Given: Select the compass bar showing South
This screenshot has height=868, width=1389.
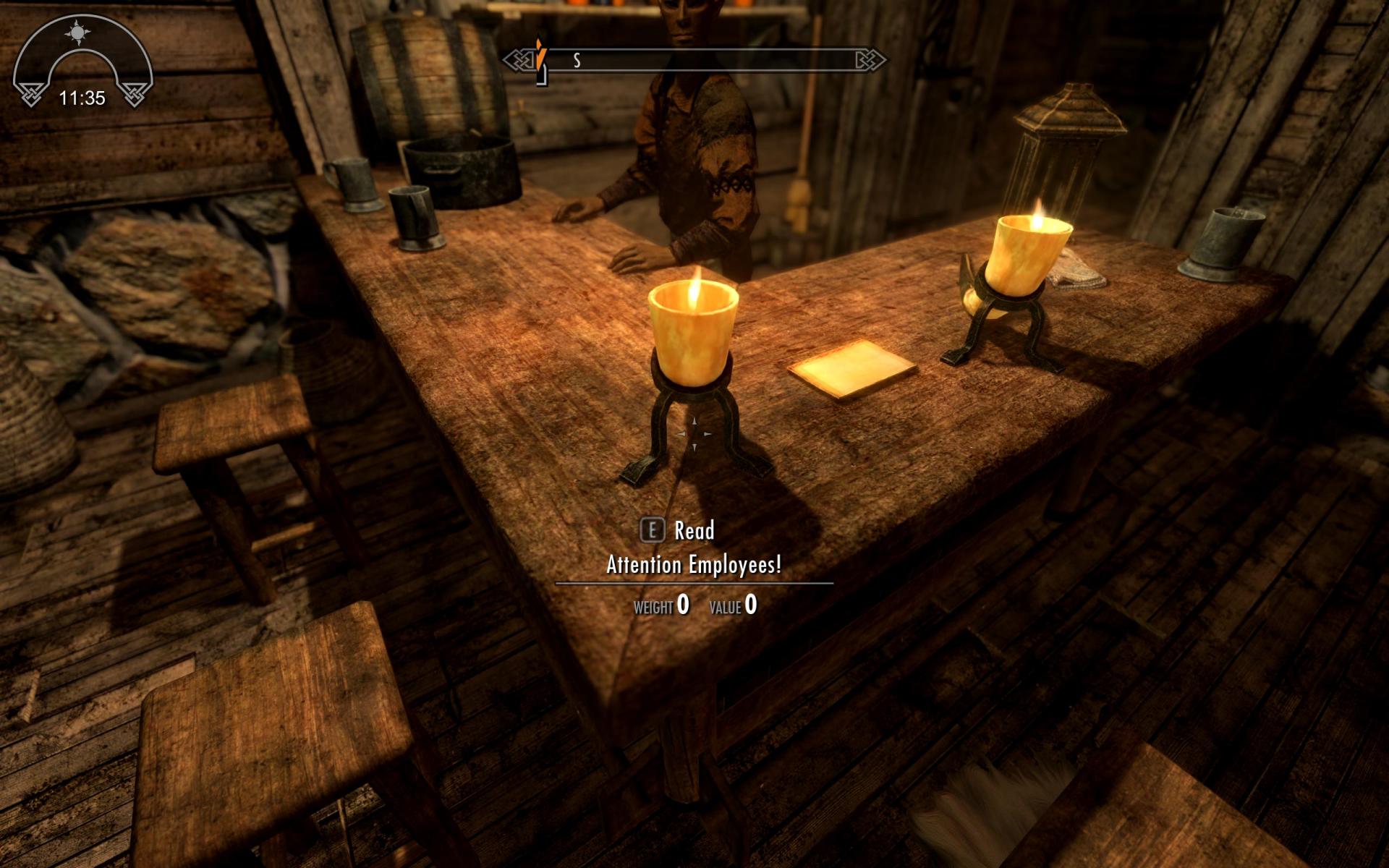Looking at the screenshot, I should pos(694,60).
